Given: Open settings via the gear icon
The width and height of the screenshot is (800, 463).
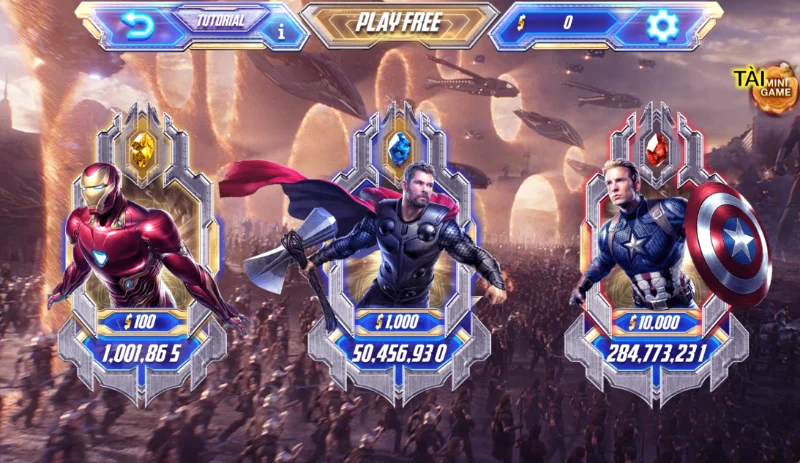Looking at the screenshot, I should coord(661,24).
